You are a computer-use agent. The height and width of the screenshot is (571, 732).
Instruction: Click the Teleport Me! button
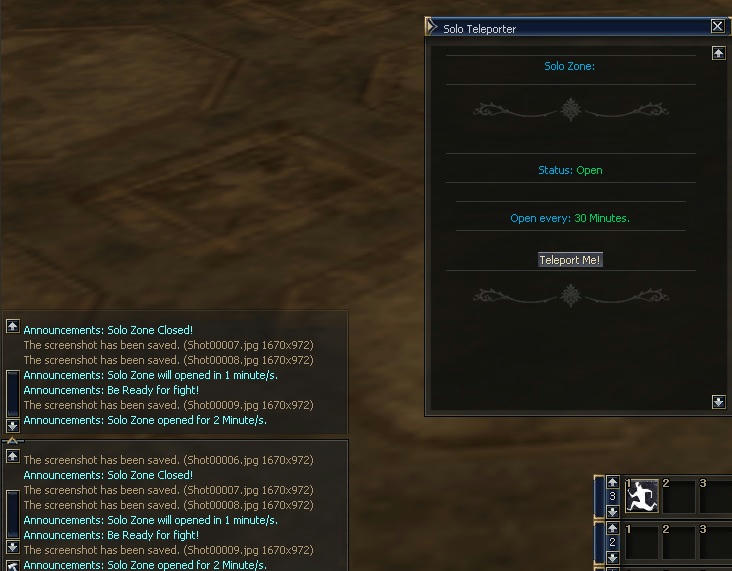[x=570, y=260]
